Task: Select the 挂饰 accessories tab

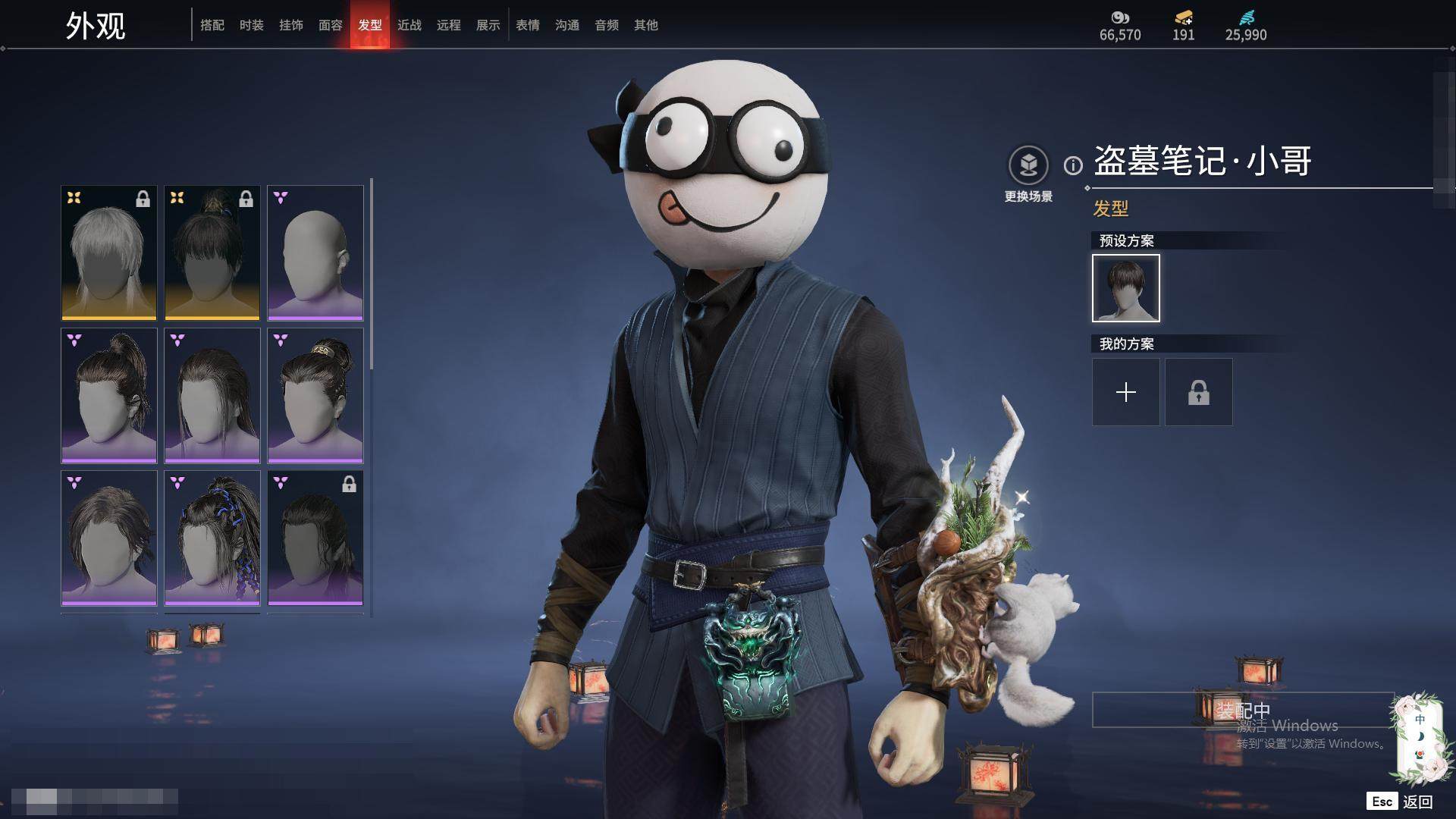Action: click(291, 25)
